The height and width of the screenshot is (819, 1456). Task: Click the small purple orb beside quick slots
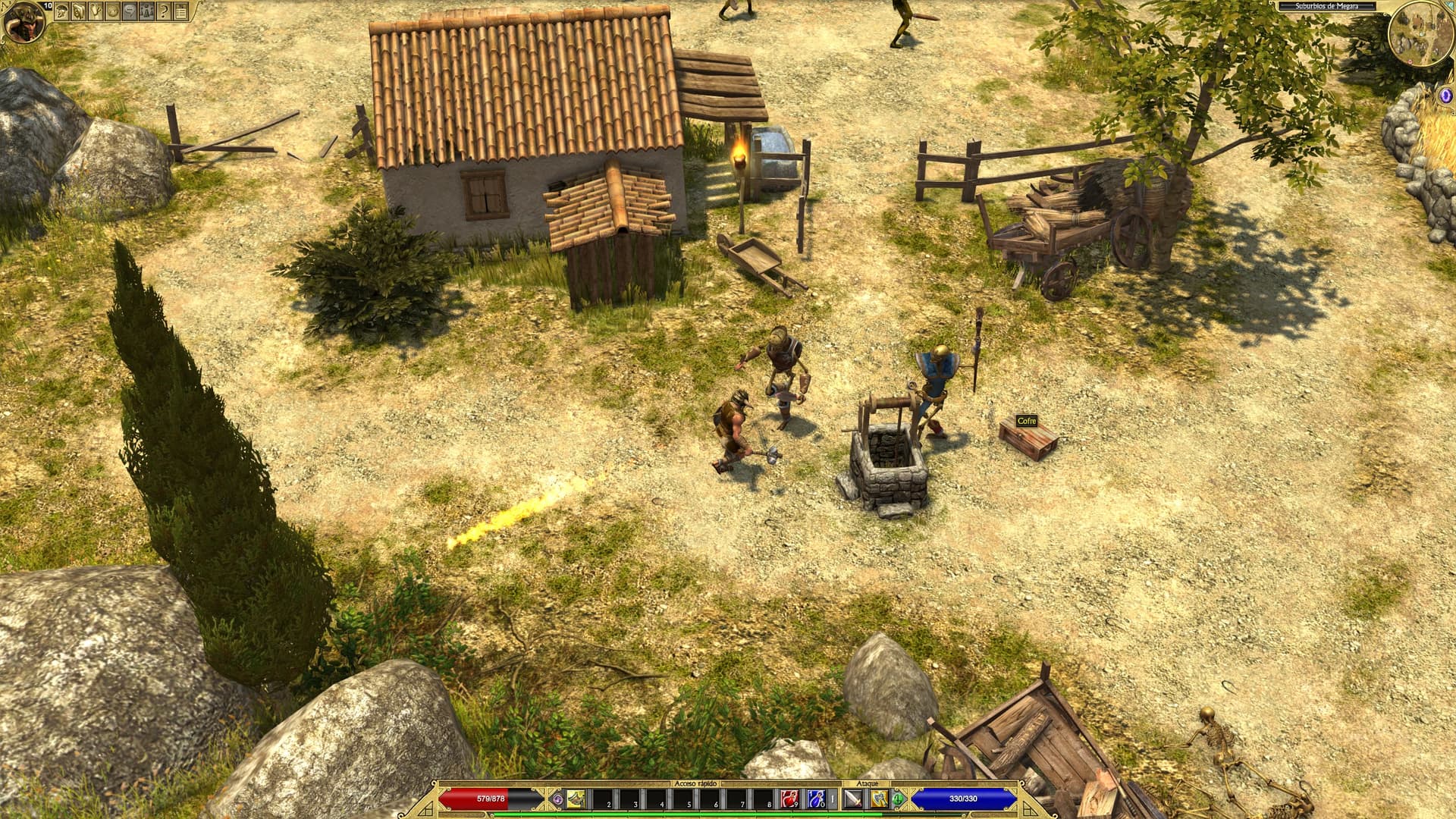tap(558, 799)
